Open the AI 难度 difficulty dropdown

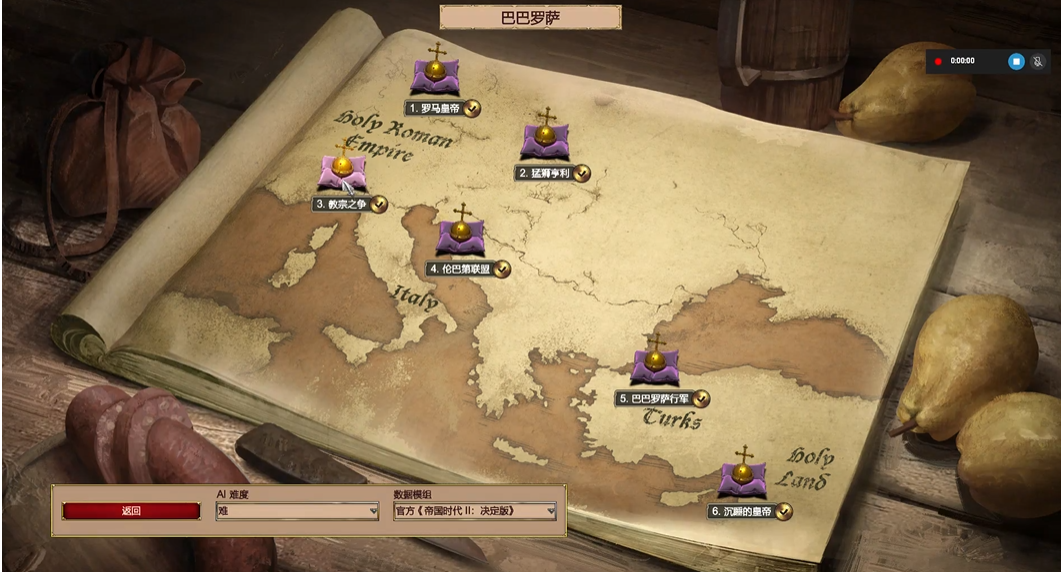point(297,511)
